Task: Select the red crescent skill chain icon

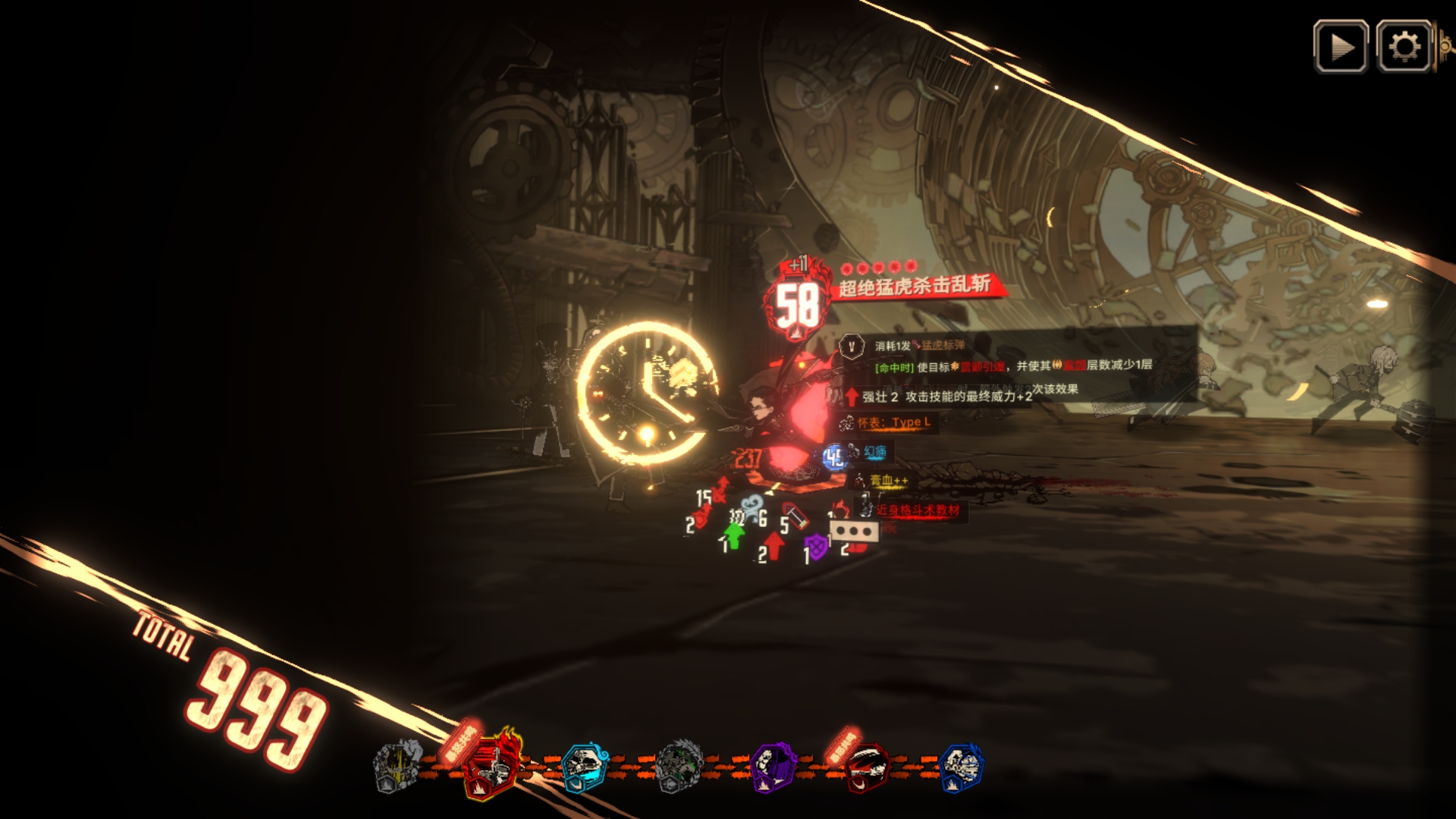Action: (866, 767)
